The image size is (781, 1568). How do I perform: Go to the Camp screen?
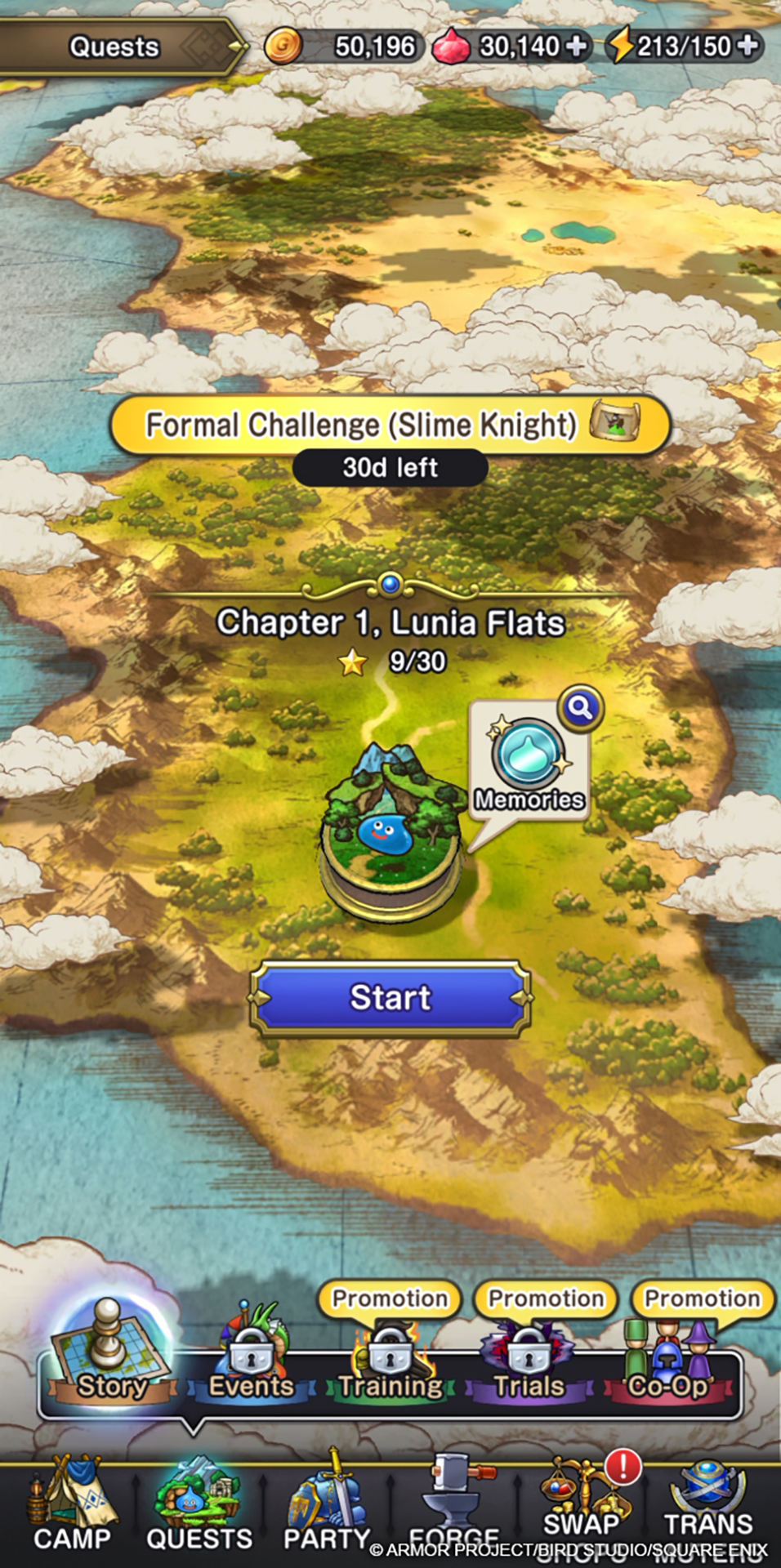[72, 1507]
